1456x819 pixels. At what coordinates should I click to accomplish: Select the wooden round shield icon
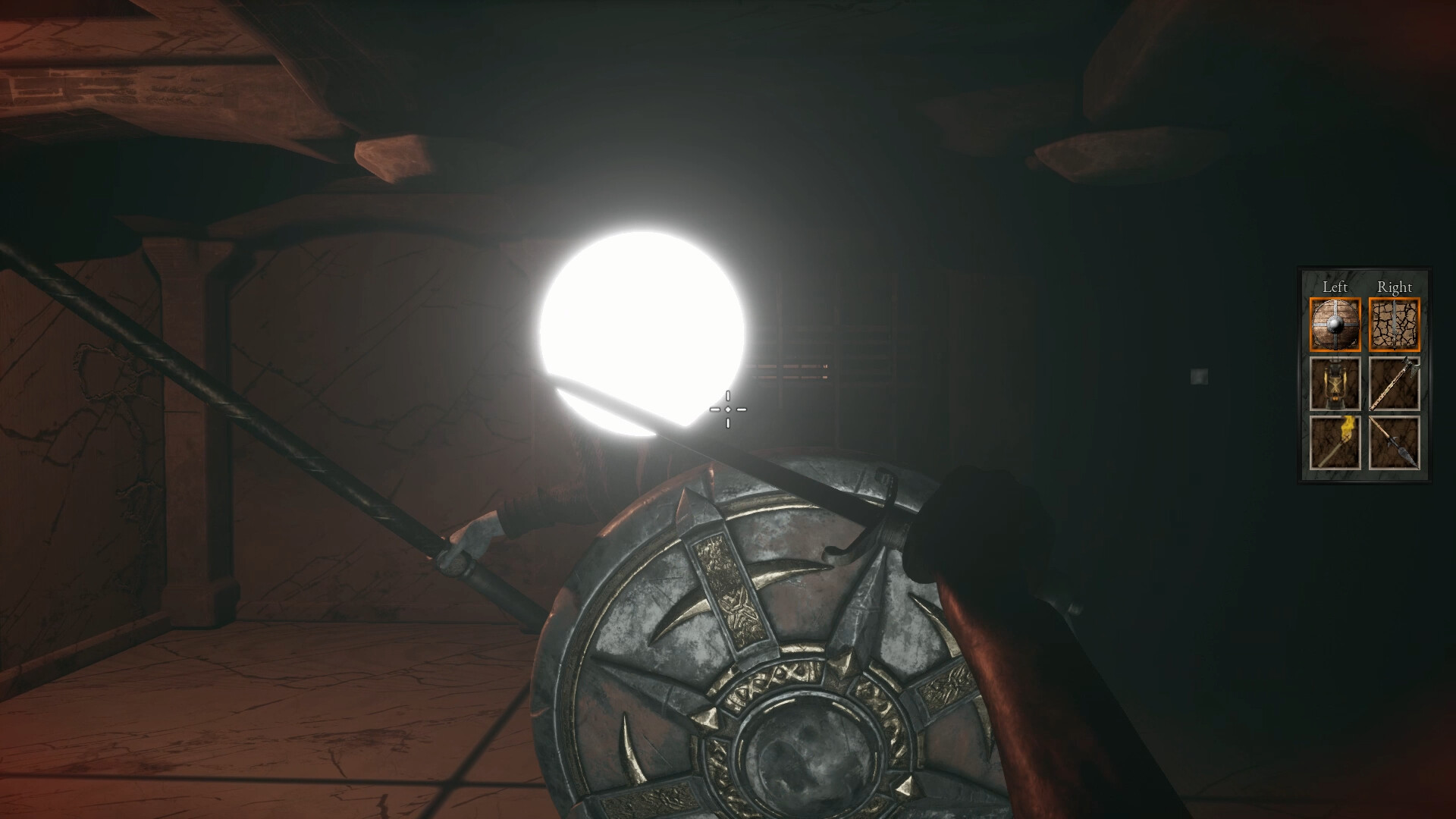1336,324
